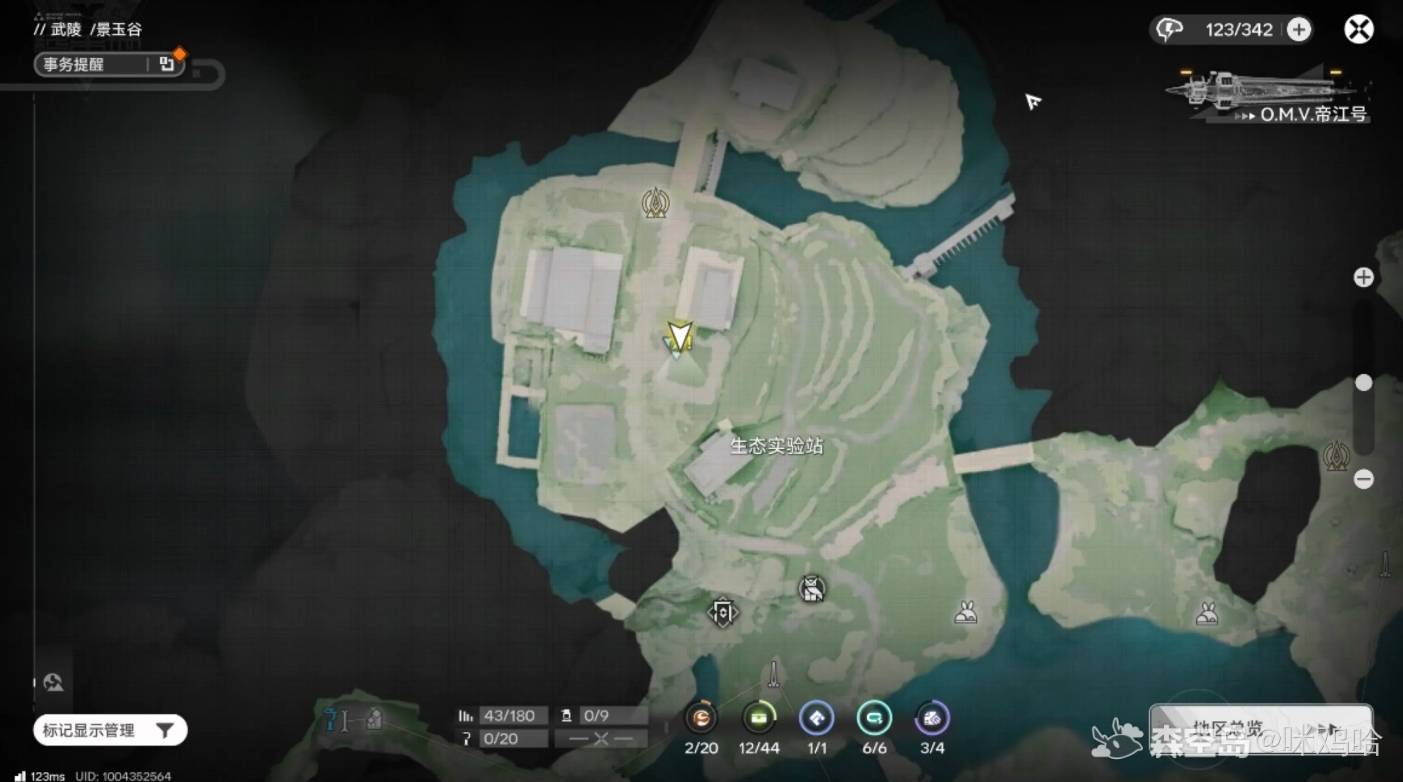1403x782 pixels.
Task: Open the 事务提醒 reminders panel
Action: point(110,65)
